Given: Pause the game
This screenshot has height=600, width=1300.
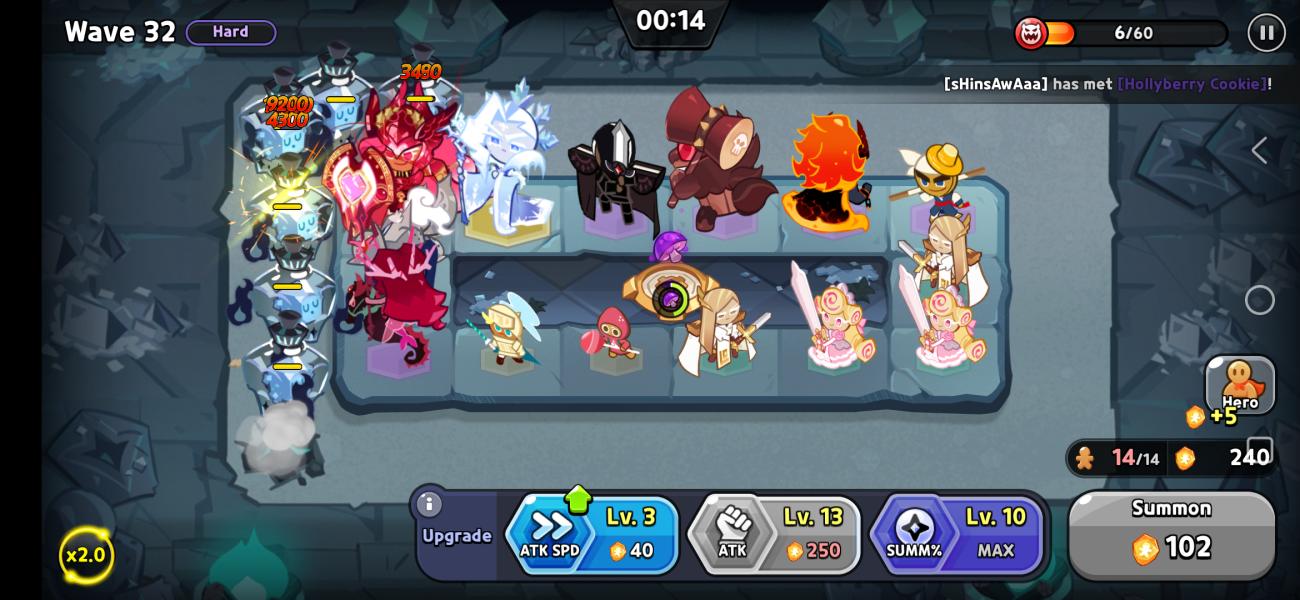Looking at the screenshot, I should point(1266,33).
